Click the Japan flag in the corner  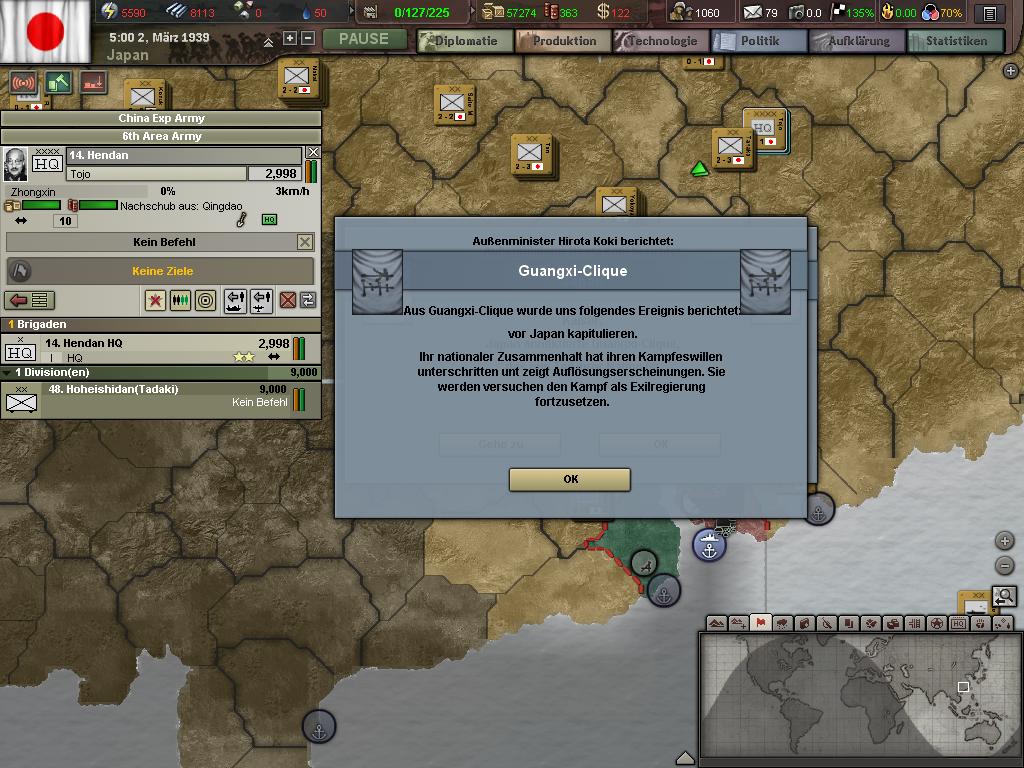pos(45,32)
